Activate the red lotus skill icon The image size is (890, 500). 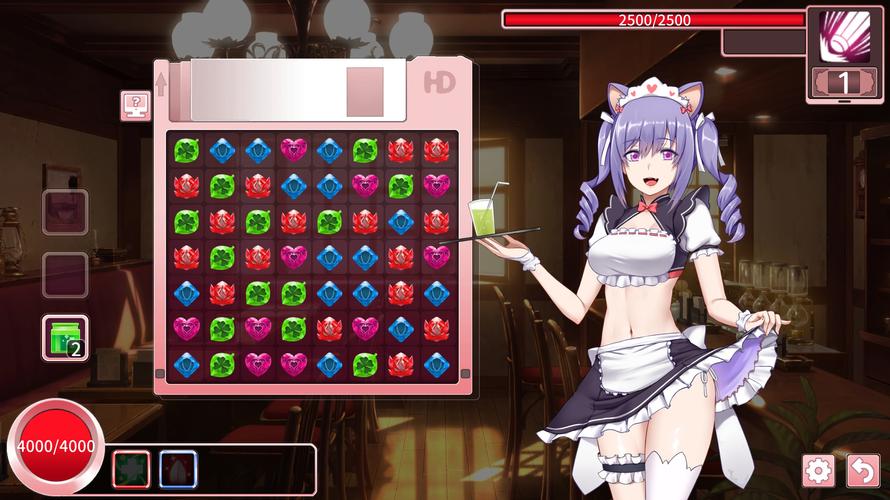178,469
